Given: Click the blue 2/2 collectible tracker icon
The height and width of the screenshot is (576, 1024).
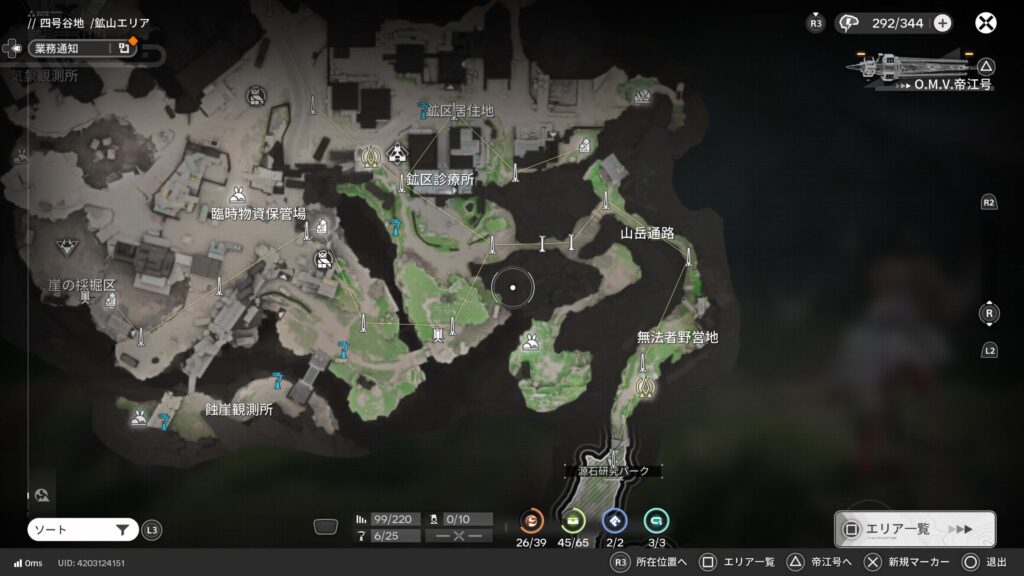Looking at the screenshot, I should [x=615, y=520].
